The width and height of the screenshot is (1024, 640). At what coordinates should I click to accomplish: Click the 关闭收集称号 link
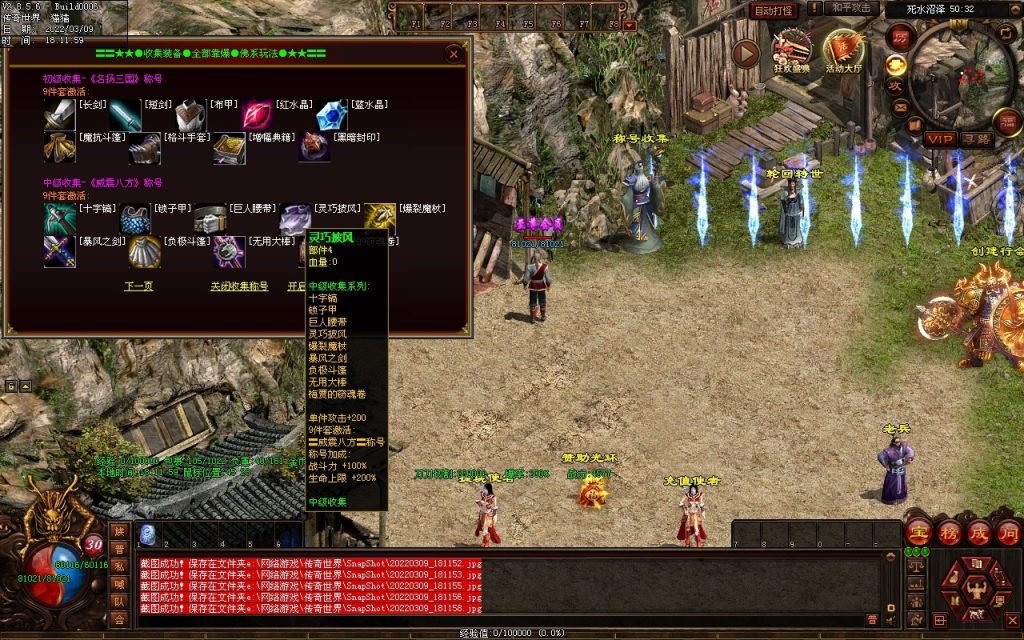tap(239, 286)
